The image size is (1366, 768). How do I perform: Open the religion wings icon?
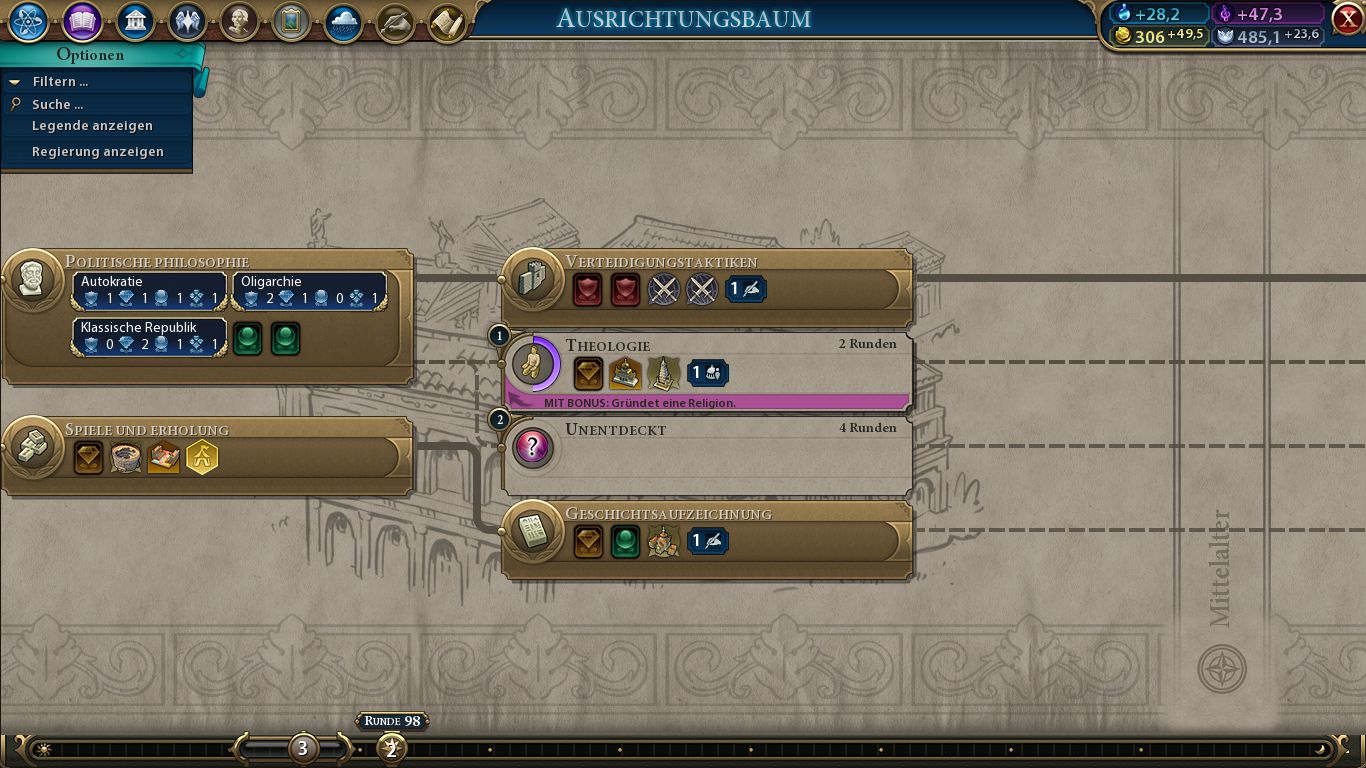187,22
